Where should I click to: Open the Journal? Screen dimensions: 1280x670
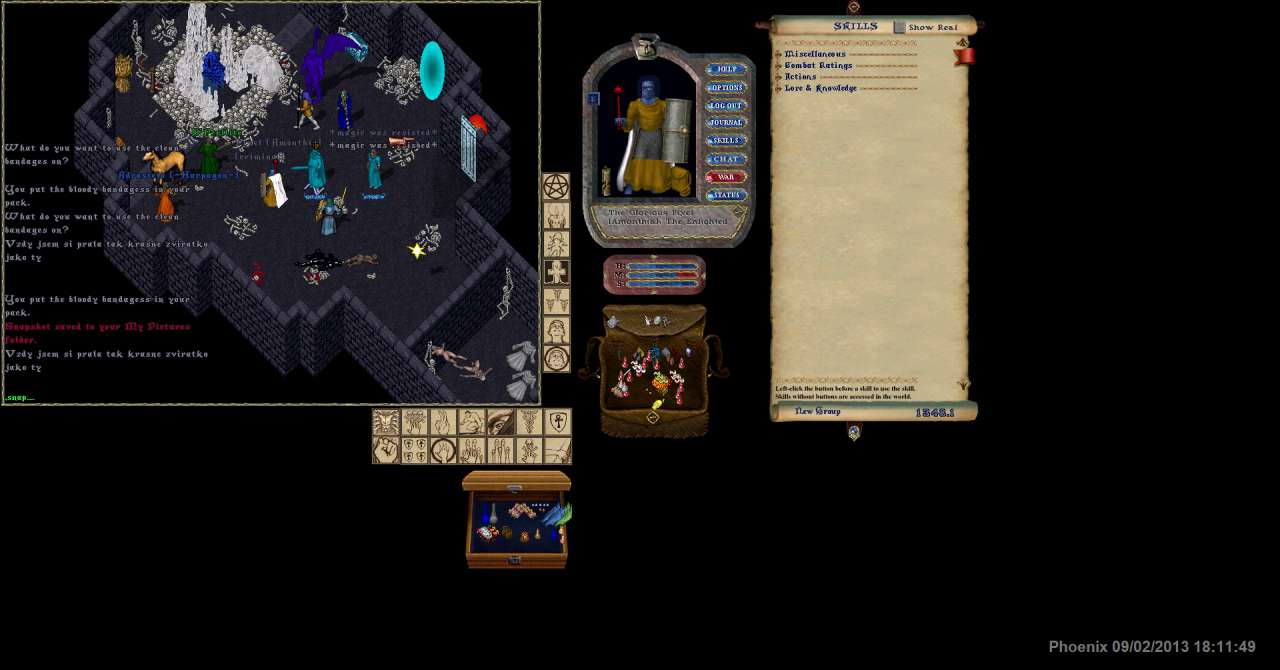[726, 123]
